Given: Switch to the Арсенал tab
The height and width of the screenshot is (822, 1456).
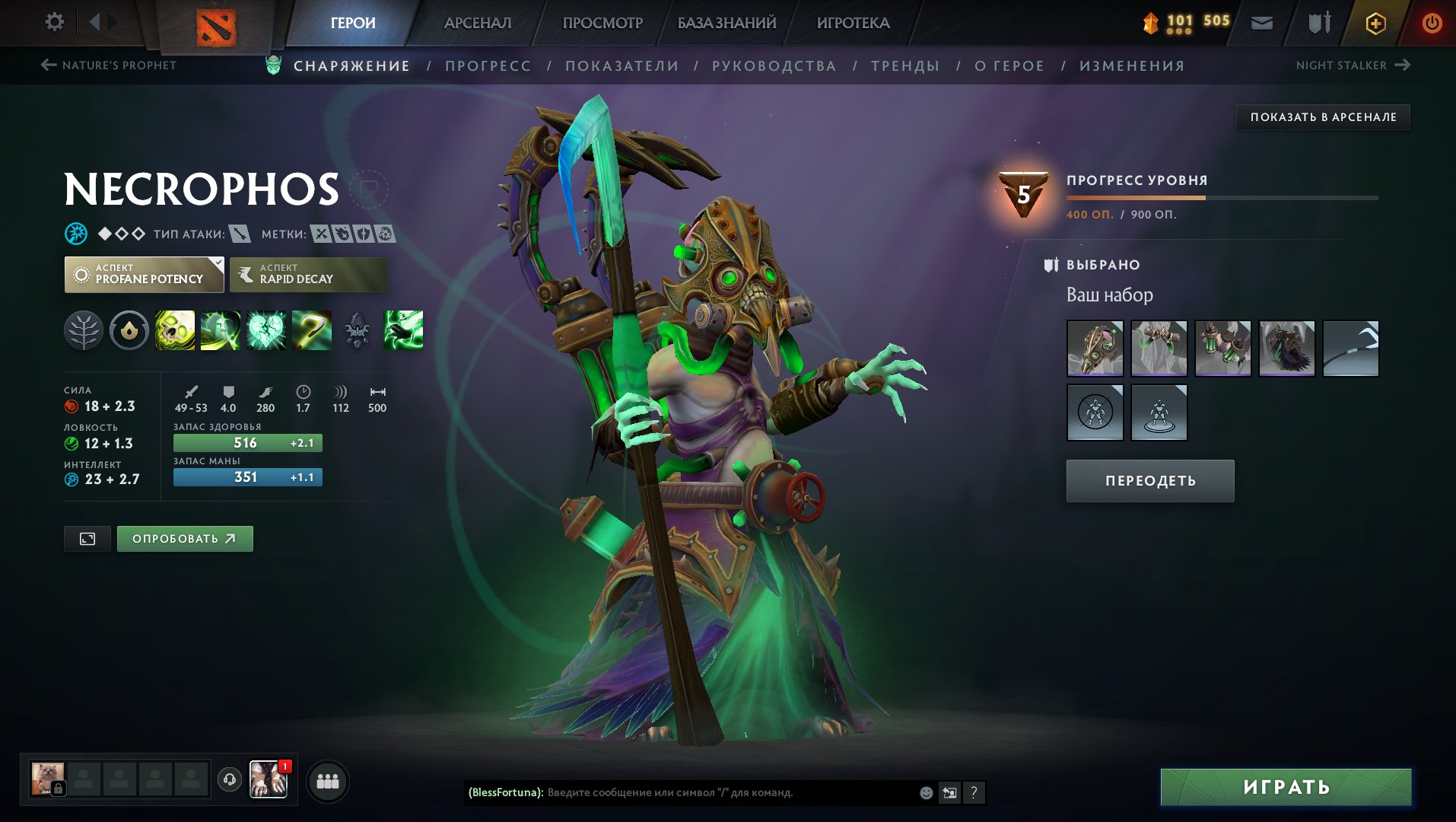Looking at the screenshot, I should pos(477,23).
